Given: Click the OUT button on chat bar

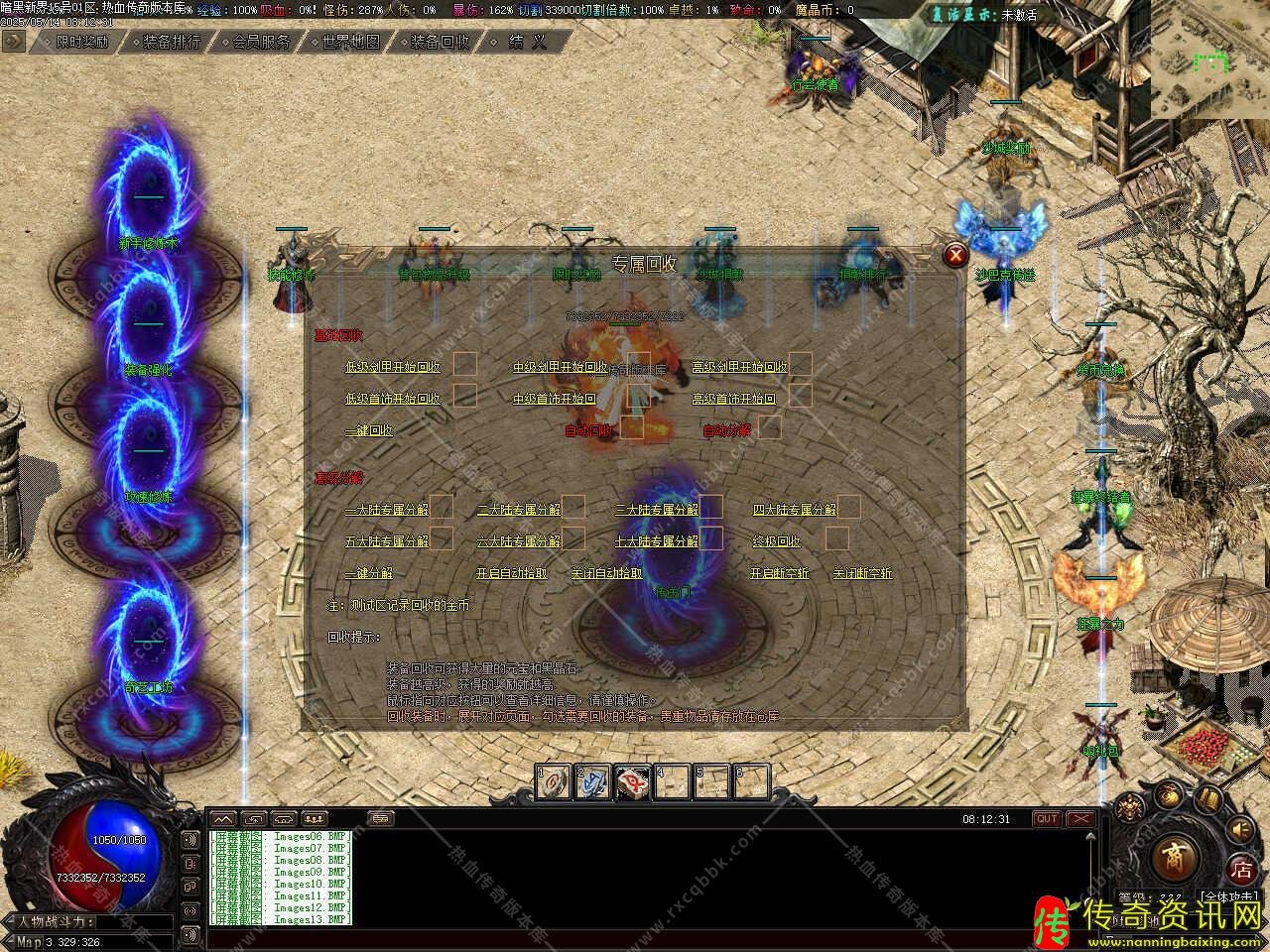Looking at the screenshot, I should (1047, 819).
